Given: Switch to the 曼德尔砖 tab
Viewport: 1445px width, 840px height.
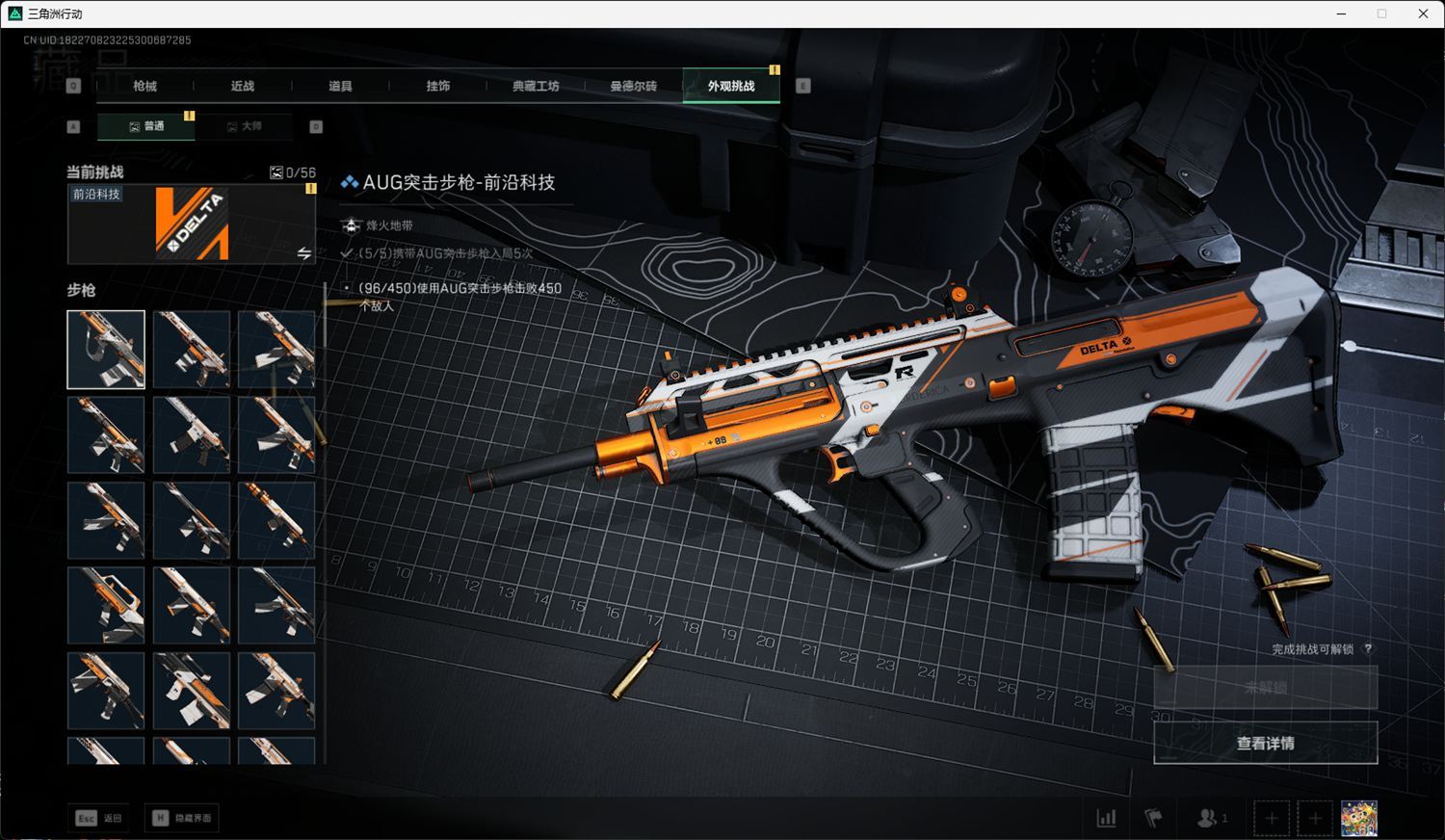Looking at the screenshot, I should click(633, 86).
